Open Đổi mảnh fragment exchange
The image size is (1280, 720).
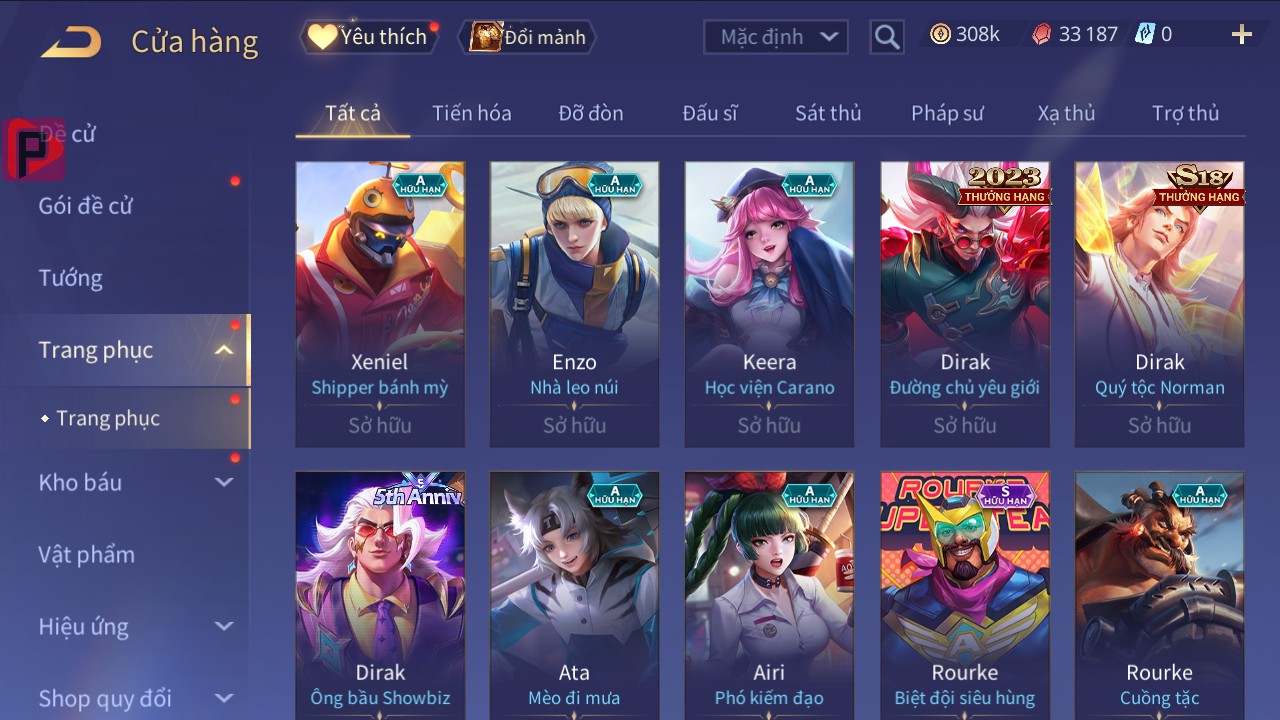[x=528, y=37]
